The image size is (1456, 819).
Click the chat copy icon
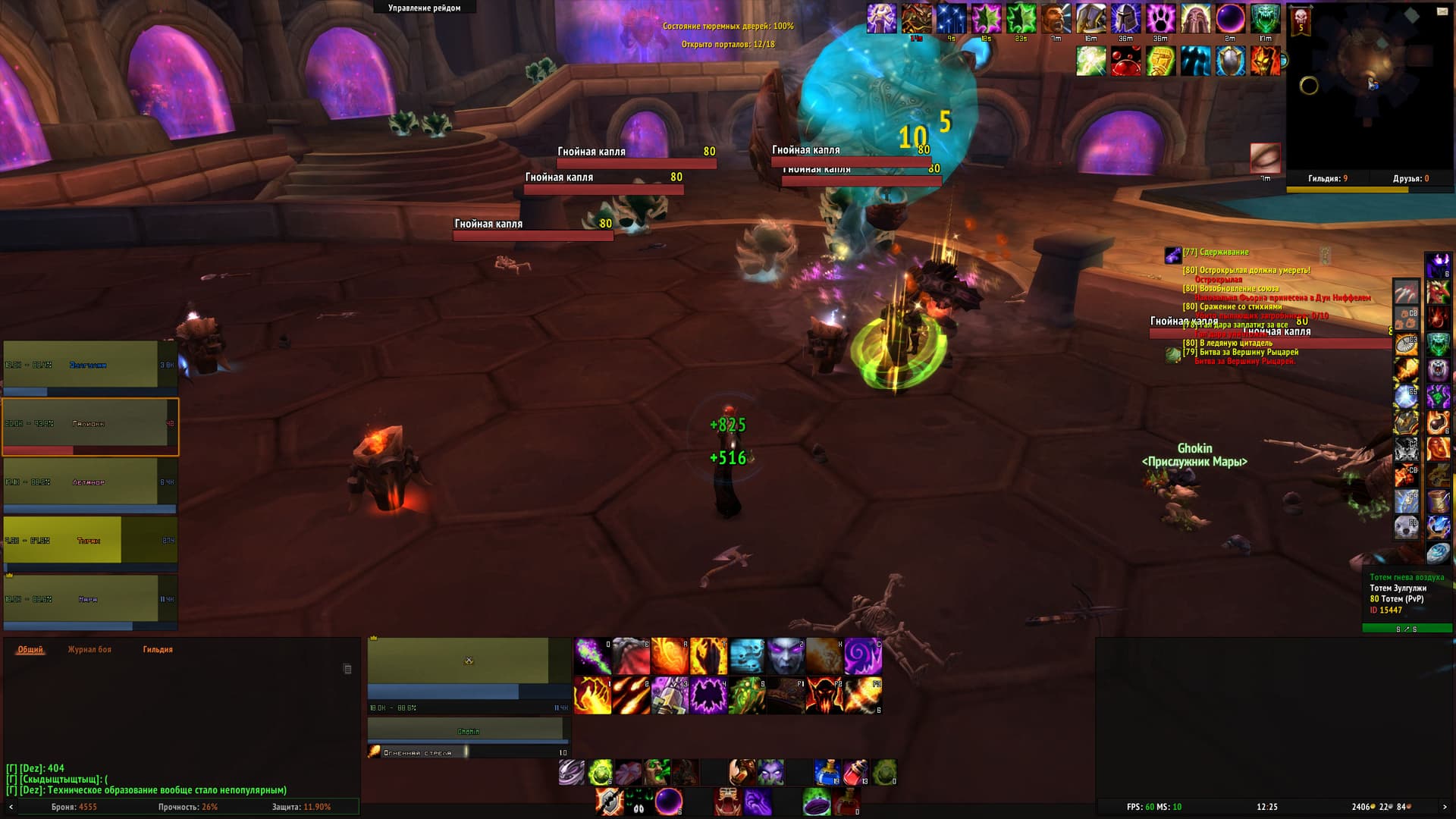click(347, 669)
